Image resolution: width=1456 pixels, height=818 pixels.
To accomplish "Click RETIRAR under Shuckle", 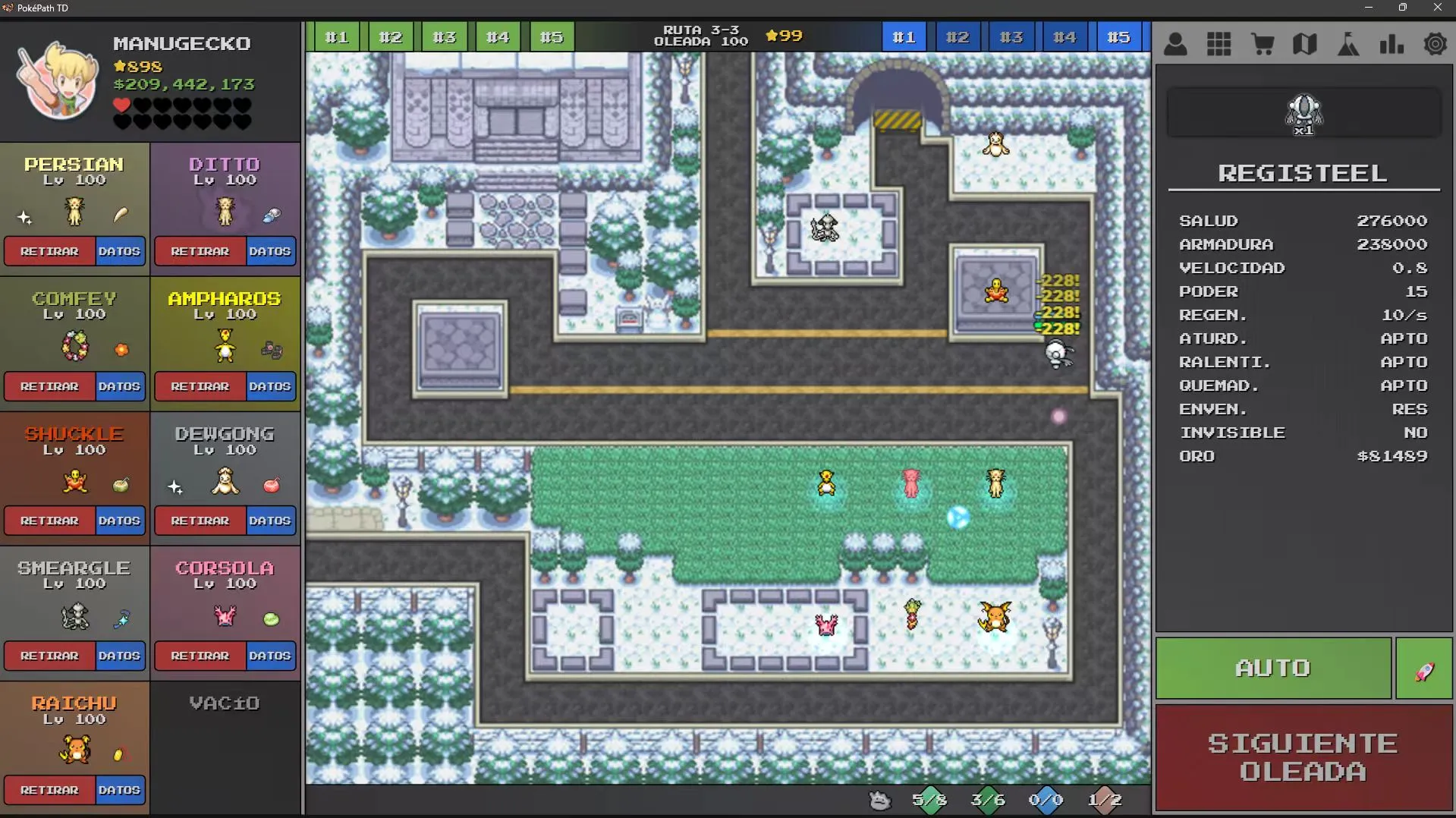I will pos(49,521).
